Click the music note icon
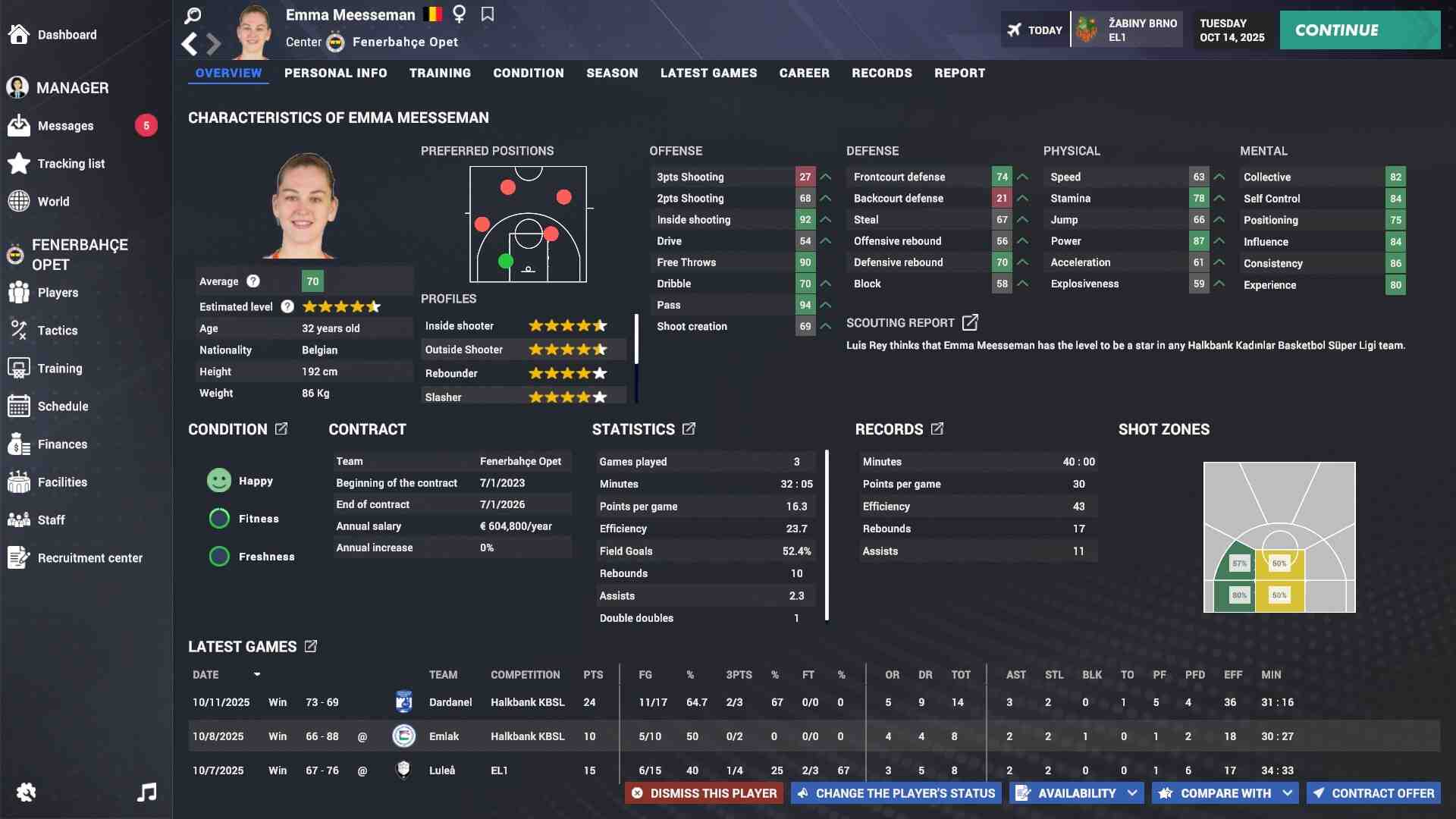This screenshot has width=1456, height=819. (146, 792)
